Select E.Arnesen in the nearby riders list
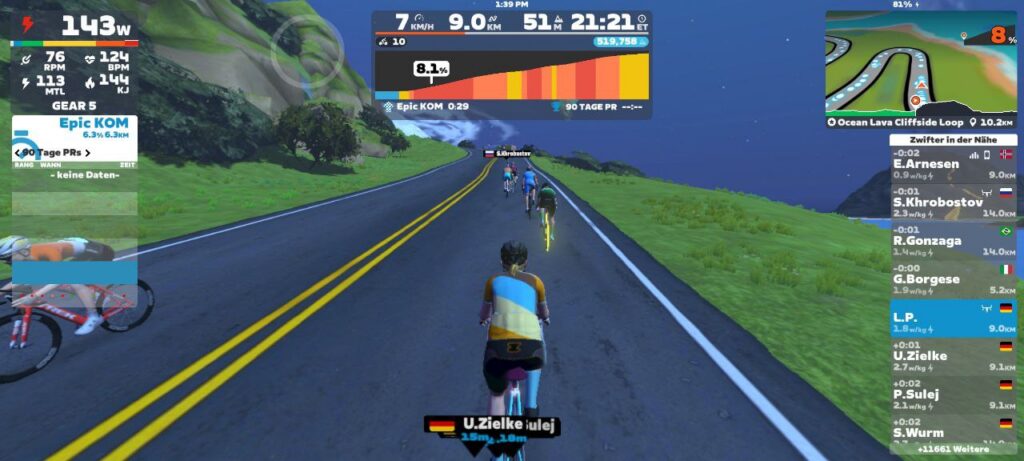The height and width of the screenshot is (461, 1024). coord(952,164)
